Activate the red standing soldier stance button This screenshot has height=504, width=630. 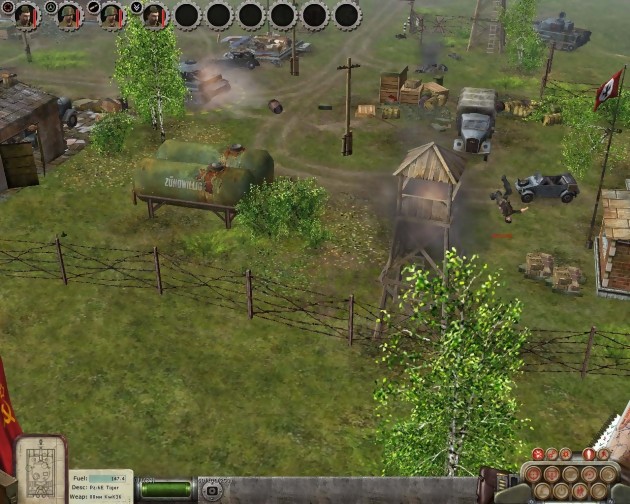coord(589,454)
